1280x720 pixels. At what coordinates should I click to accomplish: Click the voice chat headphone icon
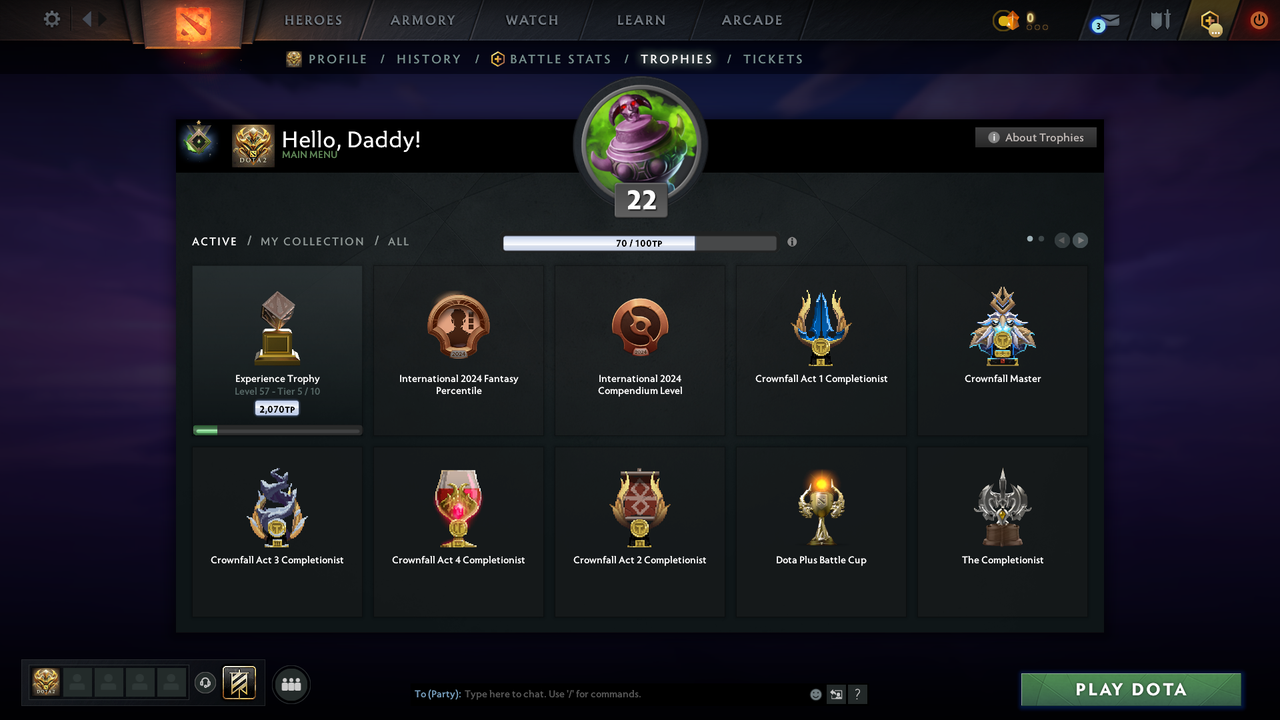(x=207, y=683)
